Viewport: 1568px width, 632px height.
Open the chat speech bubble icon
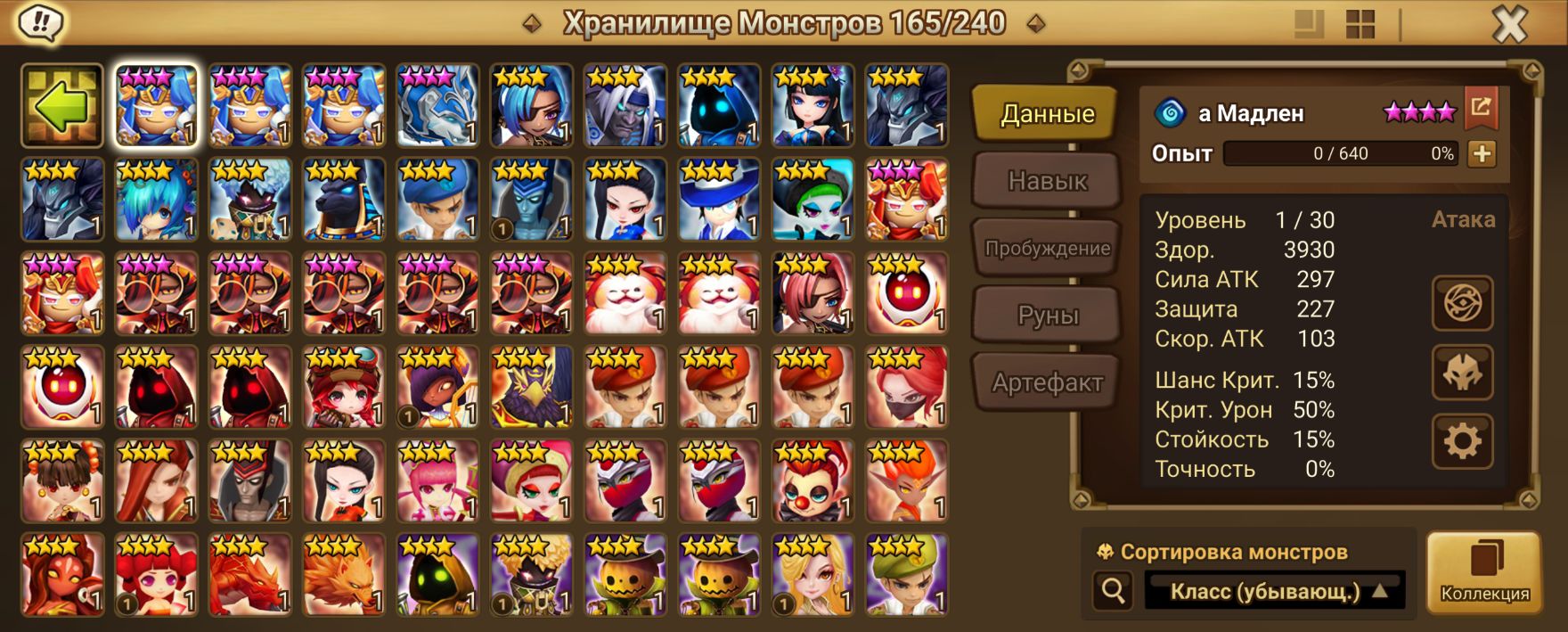(x=39, y=22)
